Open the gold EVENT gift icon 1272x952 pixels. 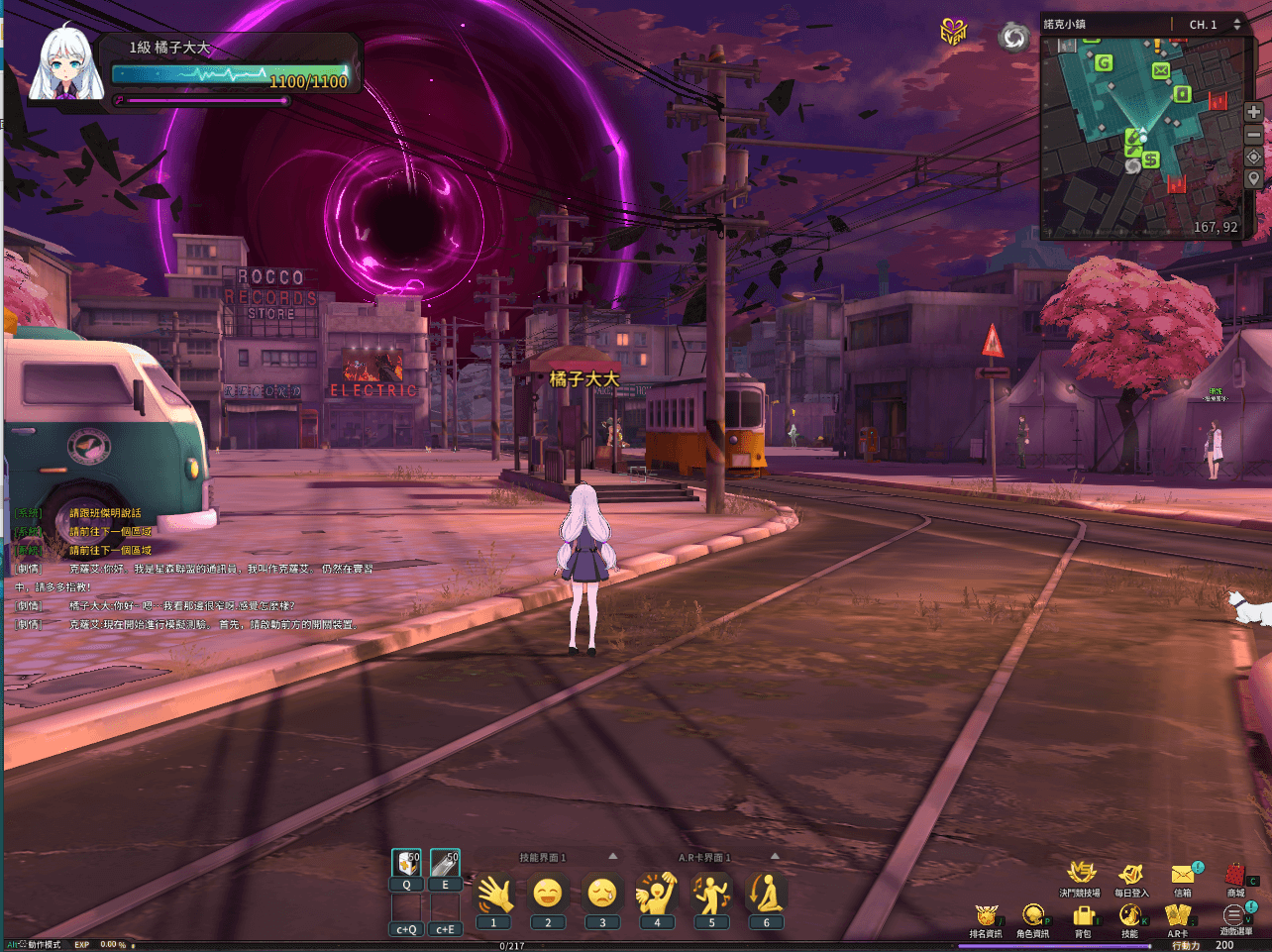[953, 32]
